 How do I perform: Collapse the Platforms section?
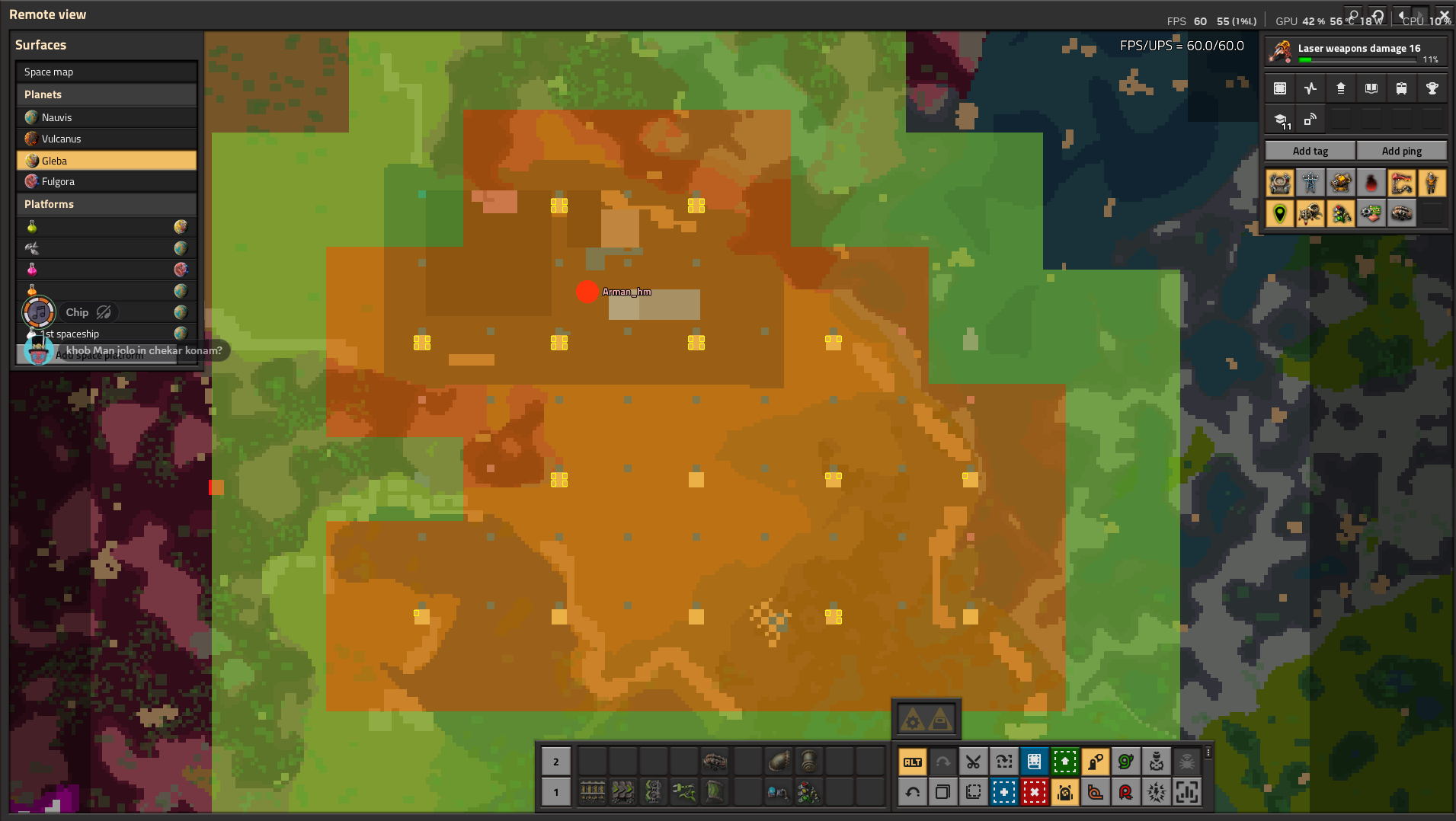pos(106,204)
